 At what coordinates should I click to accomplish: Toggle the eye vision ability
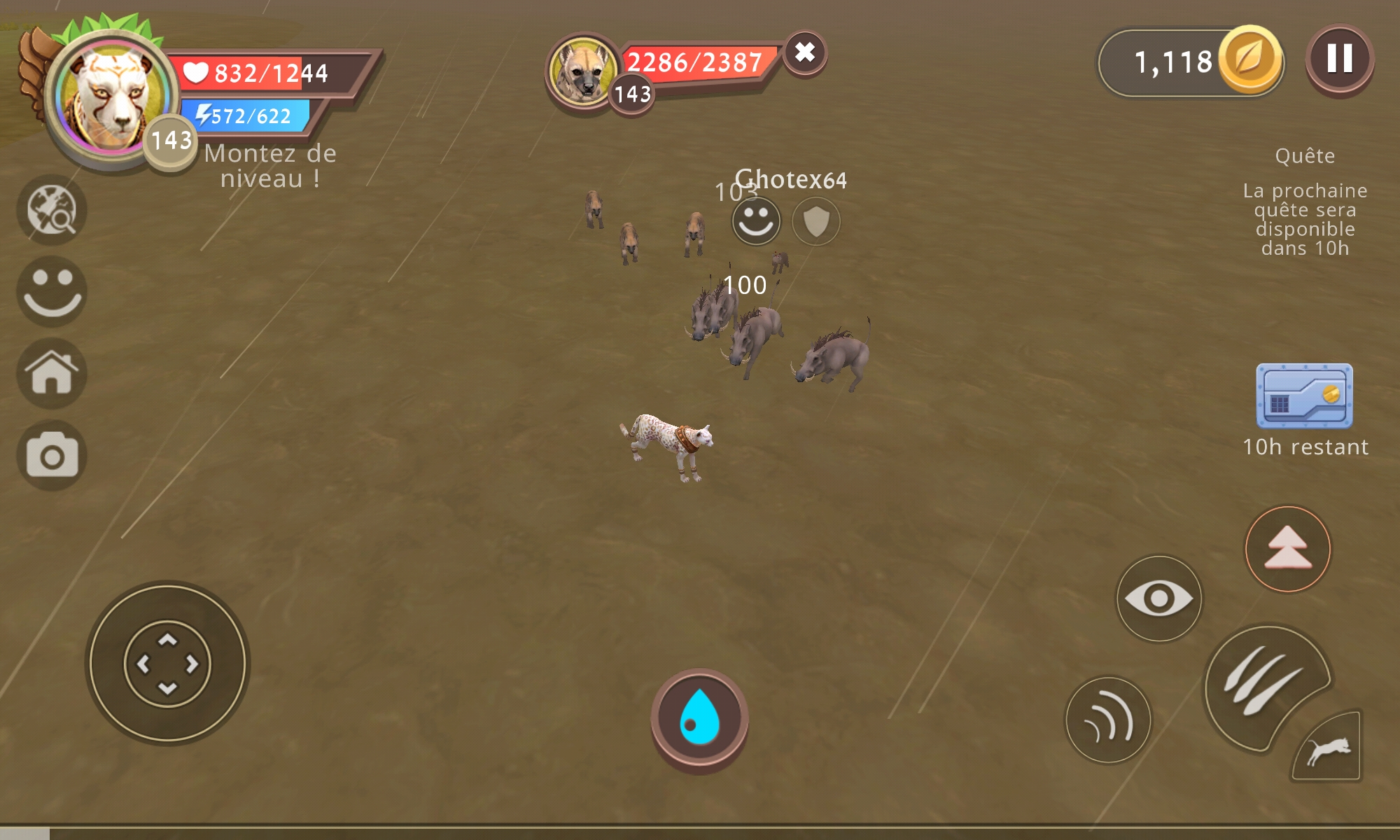point(1159,598)
